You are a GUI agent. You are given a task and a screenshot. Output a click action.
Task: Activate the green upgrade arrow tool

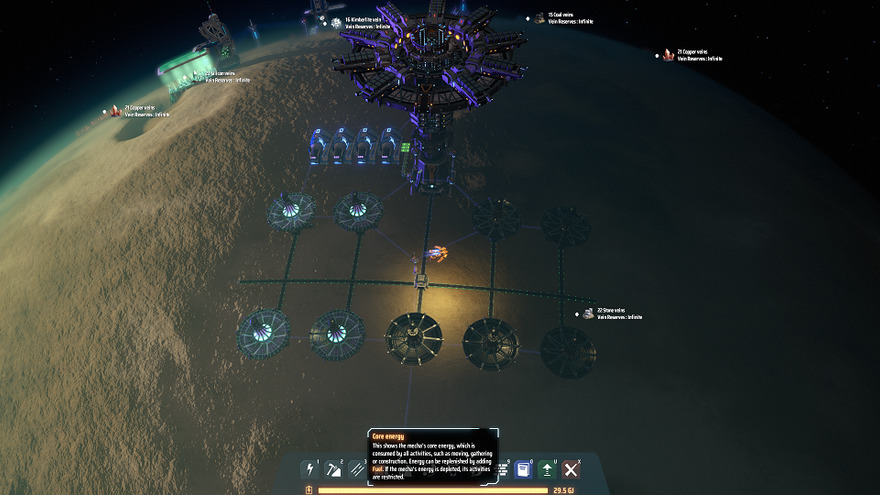coord(547,469)
